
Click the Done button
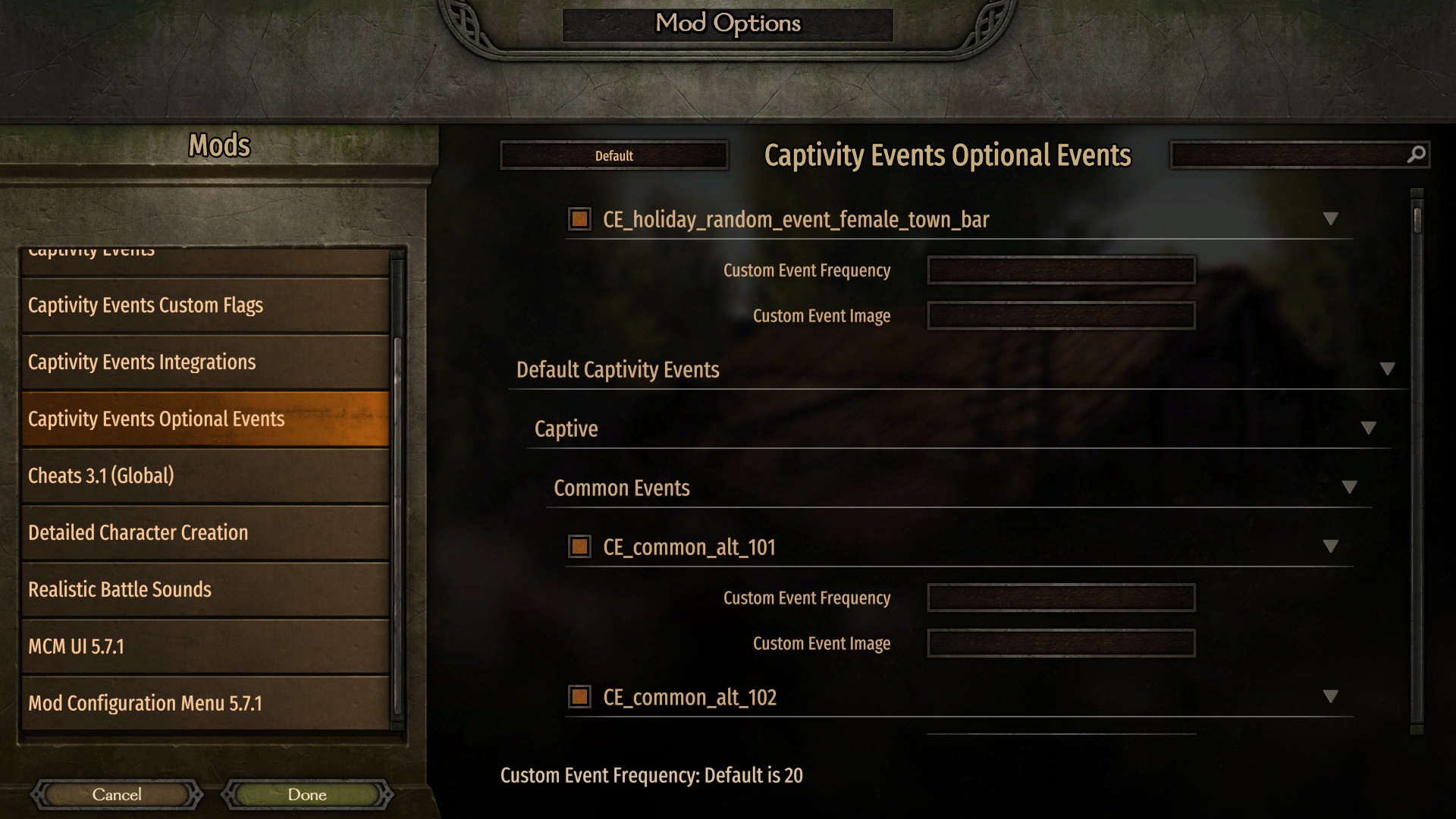pyautogui.click(x=306, y=795)
